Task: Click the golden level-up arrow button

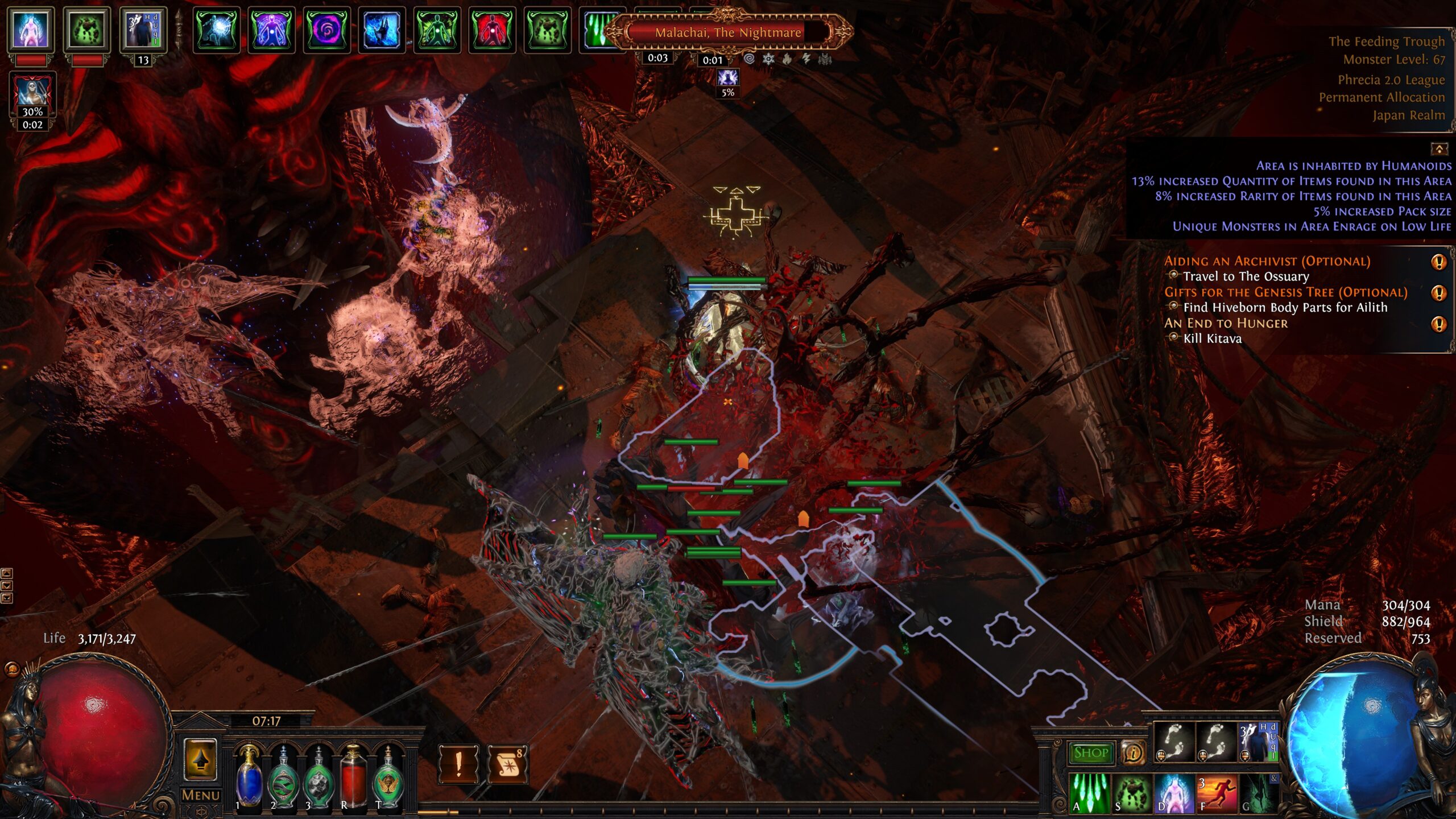Action: pos(200,760)
